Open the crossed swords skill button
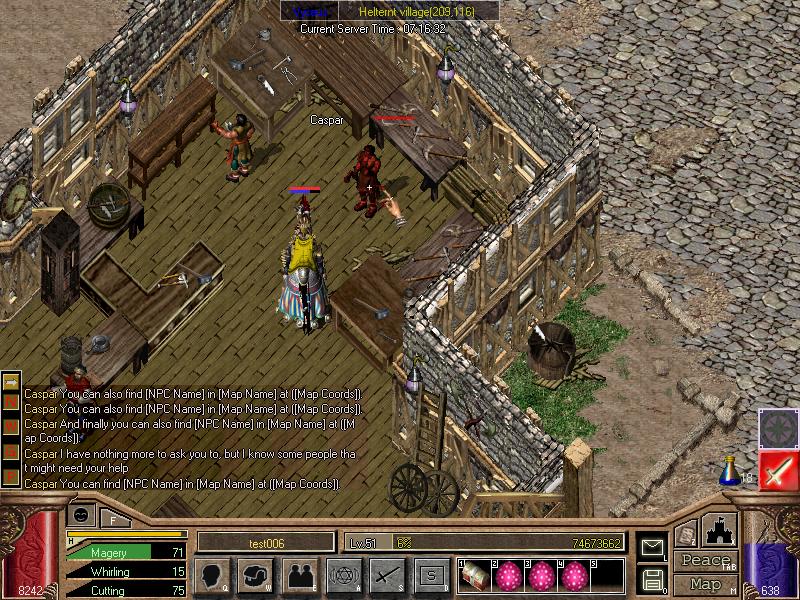The width and height of the screenshot is (800, 600). 387,574
